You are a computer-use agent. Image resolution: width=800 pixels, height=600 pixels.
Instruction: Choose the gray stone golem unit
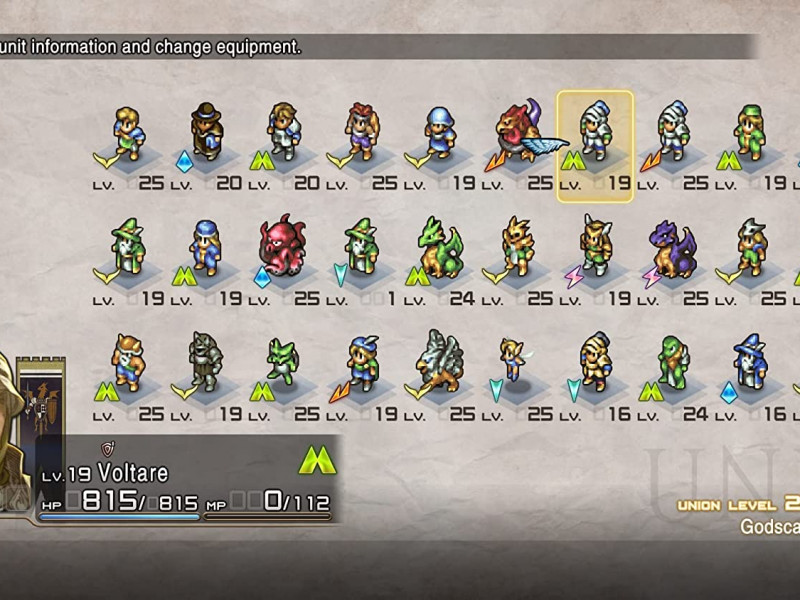pos(207,360)
